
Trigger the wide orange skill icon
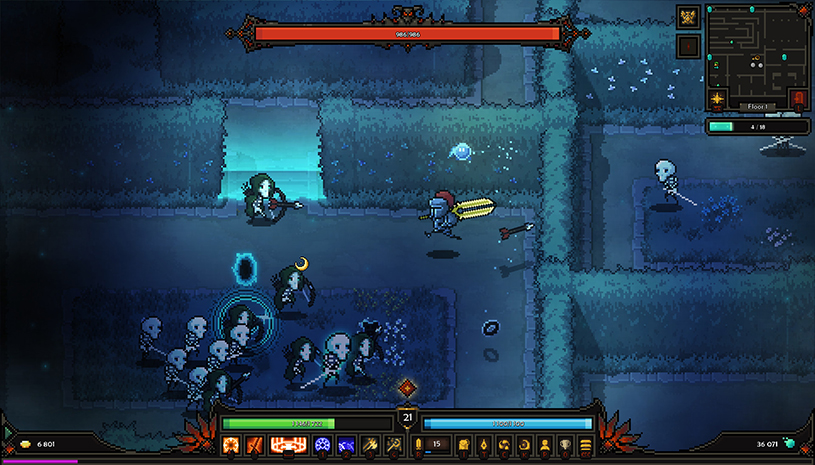pos(286,444)
